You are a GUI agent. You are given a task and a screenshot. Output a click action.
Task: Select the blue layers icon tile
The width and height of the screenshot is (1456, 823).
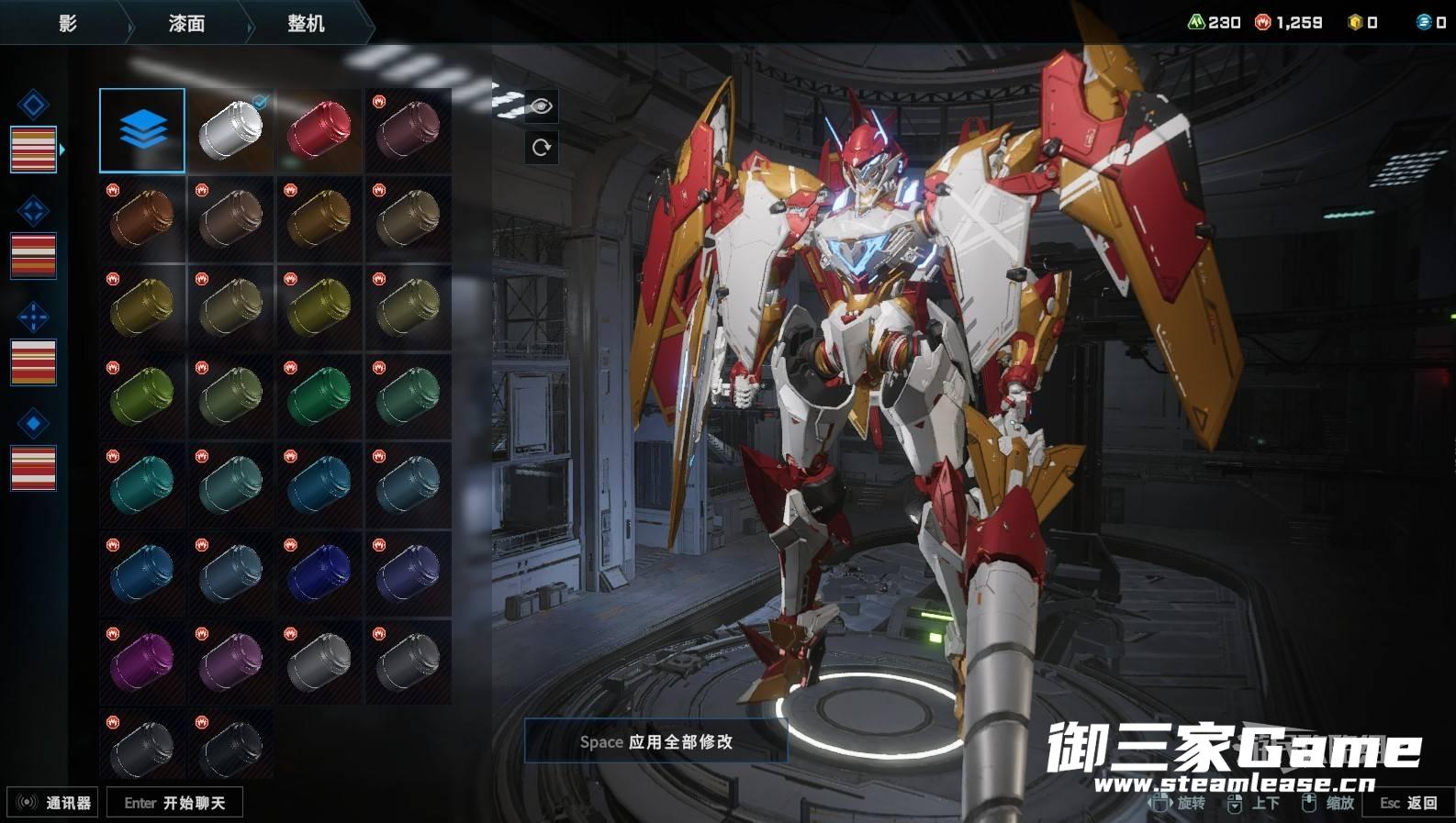tap(142, 130)
